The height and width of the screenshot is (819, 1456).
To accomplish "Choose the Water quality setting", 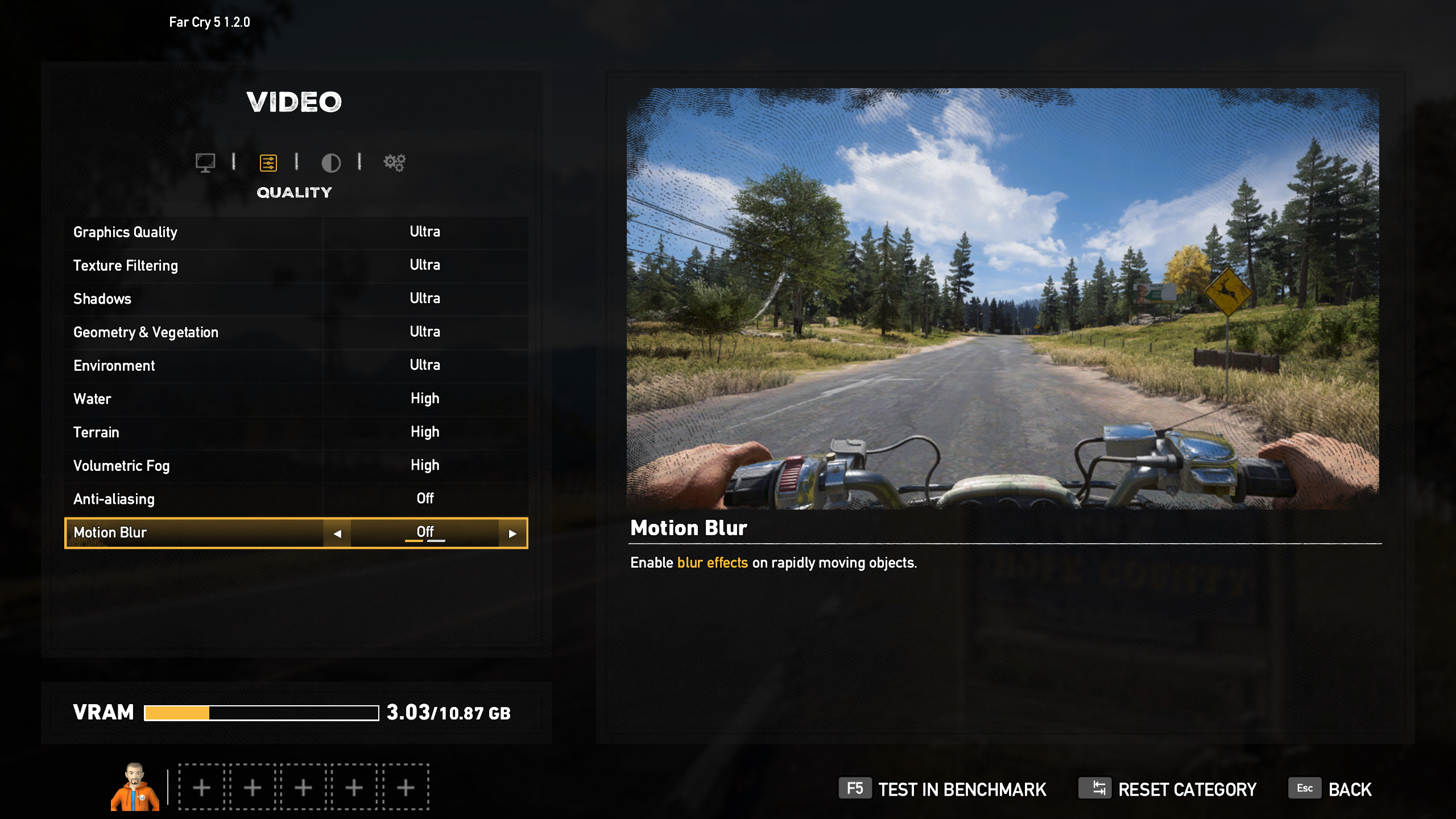I will [x=296, y=399].
